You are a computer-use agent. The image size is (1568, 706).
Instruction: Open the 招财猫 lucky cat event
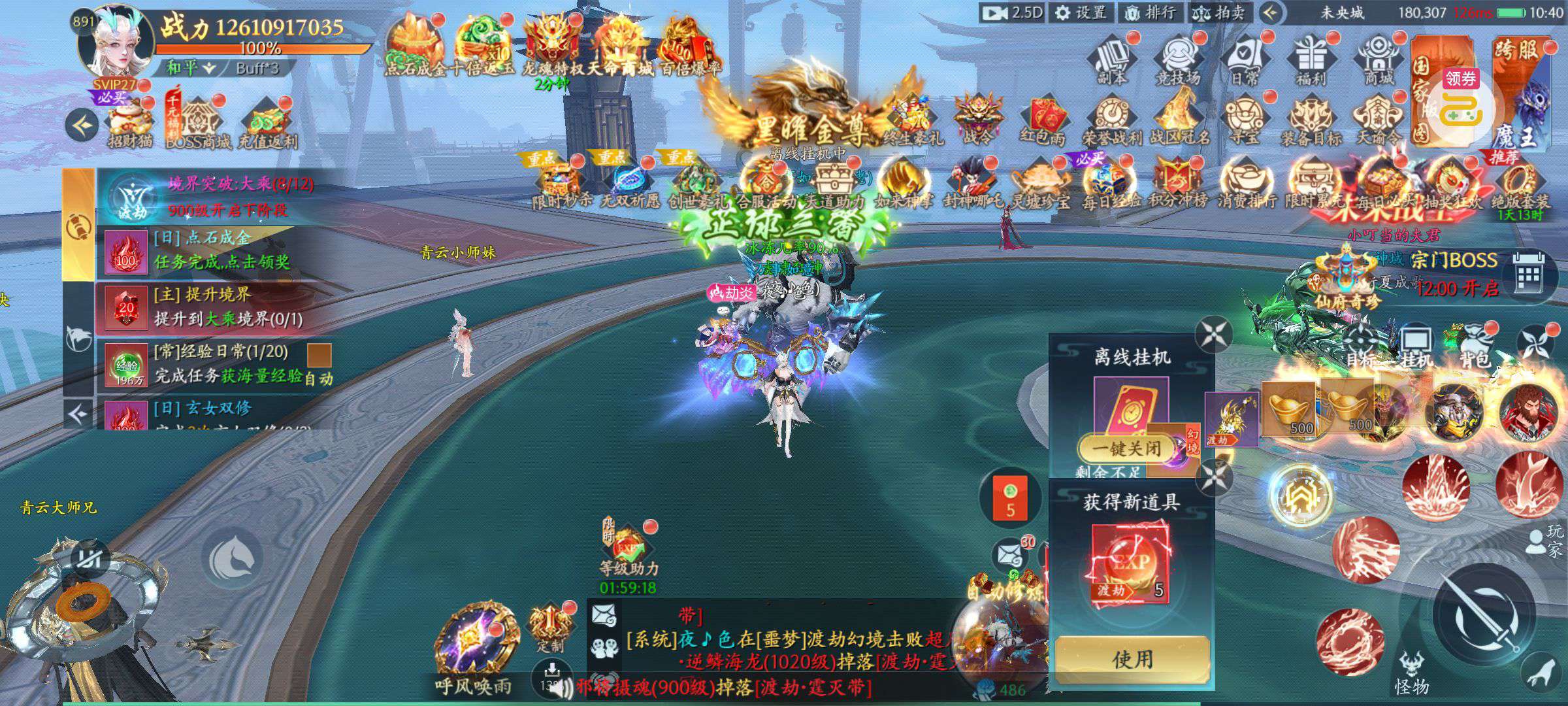click(x=129, y=123)
